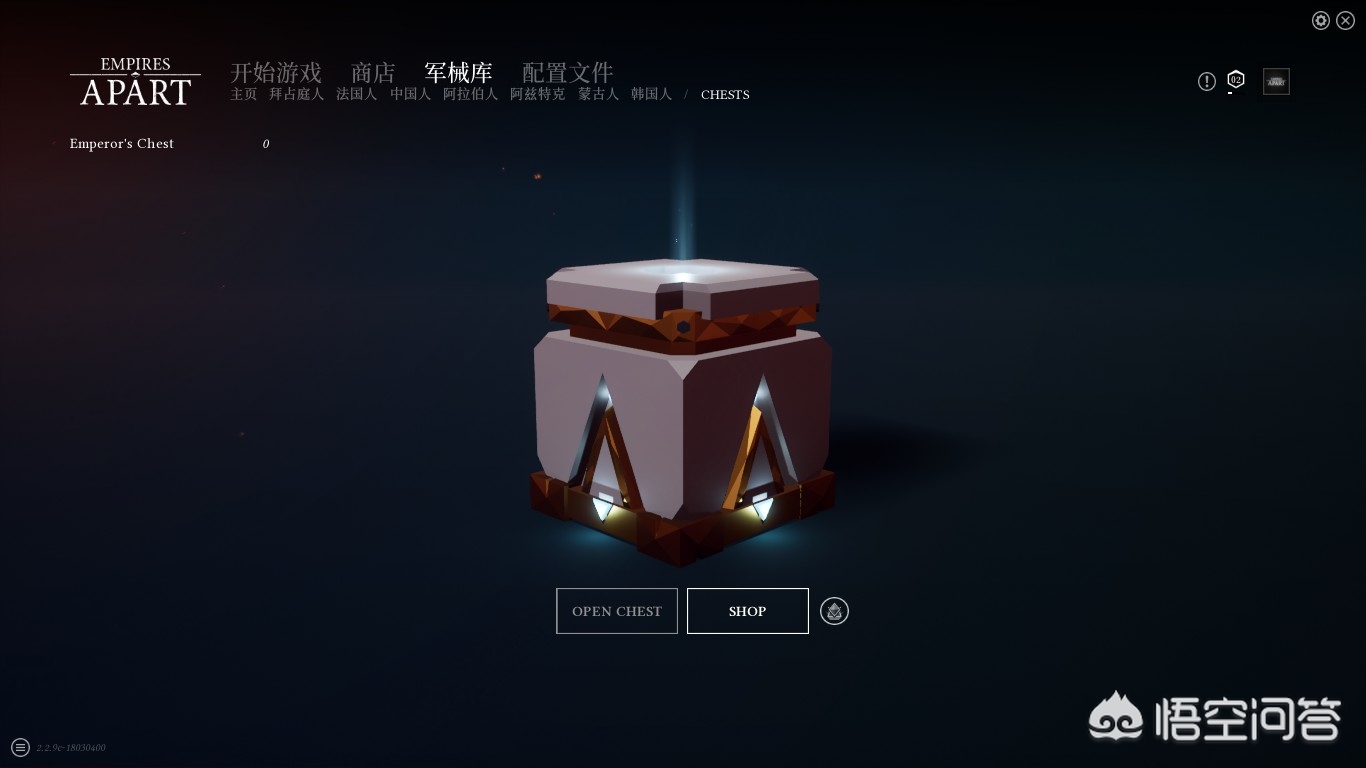Select the 军械库 armory menu
The width and height of the screenshot is (1366, 768).
(458, 72)
